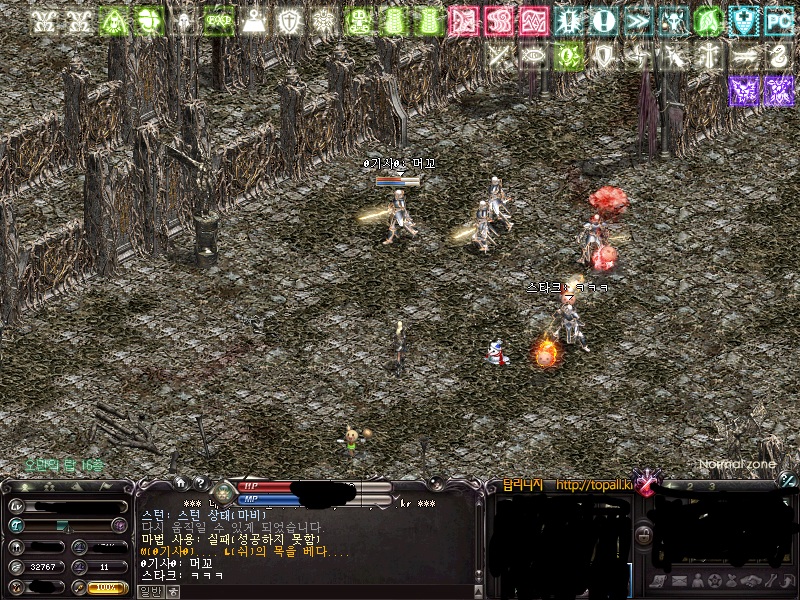
Task: Open the topall.kr link
Action: tap(595, 485)
